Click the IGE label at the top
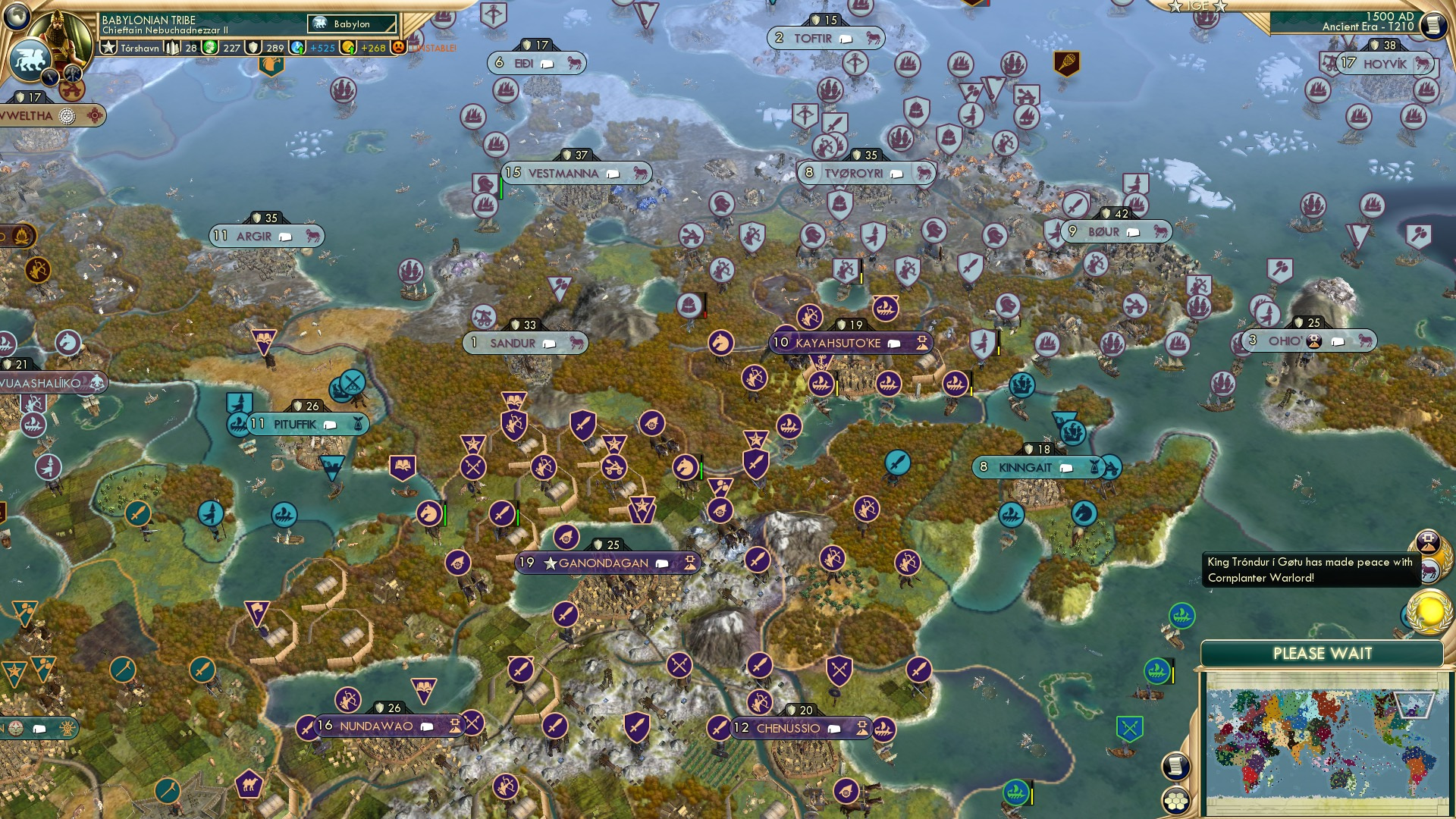This screenshot has height=819, width=1456. pyautogui.click(x=1198, y=6)
